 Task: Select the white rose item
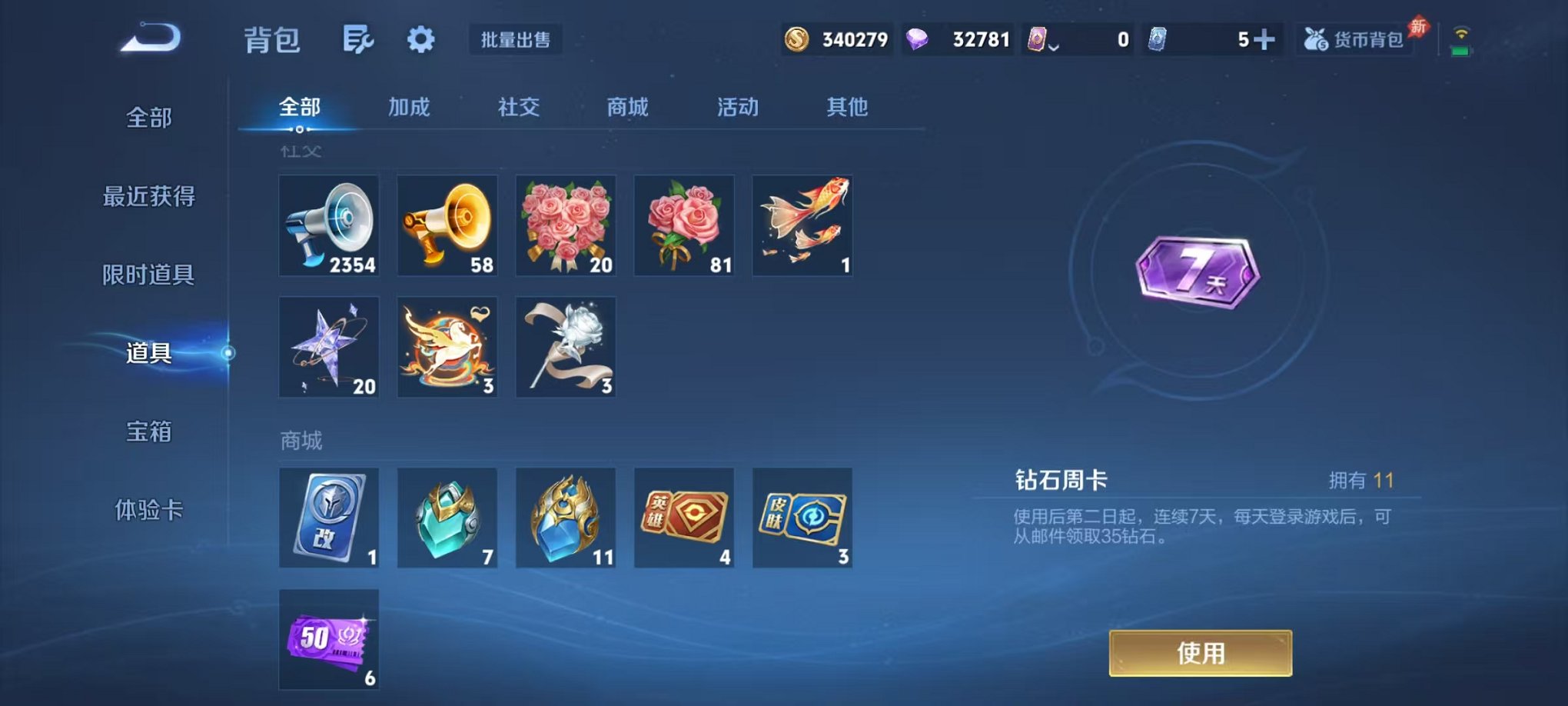(566, 346)
